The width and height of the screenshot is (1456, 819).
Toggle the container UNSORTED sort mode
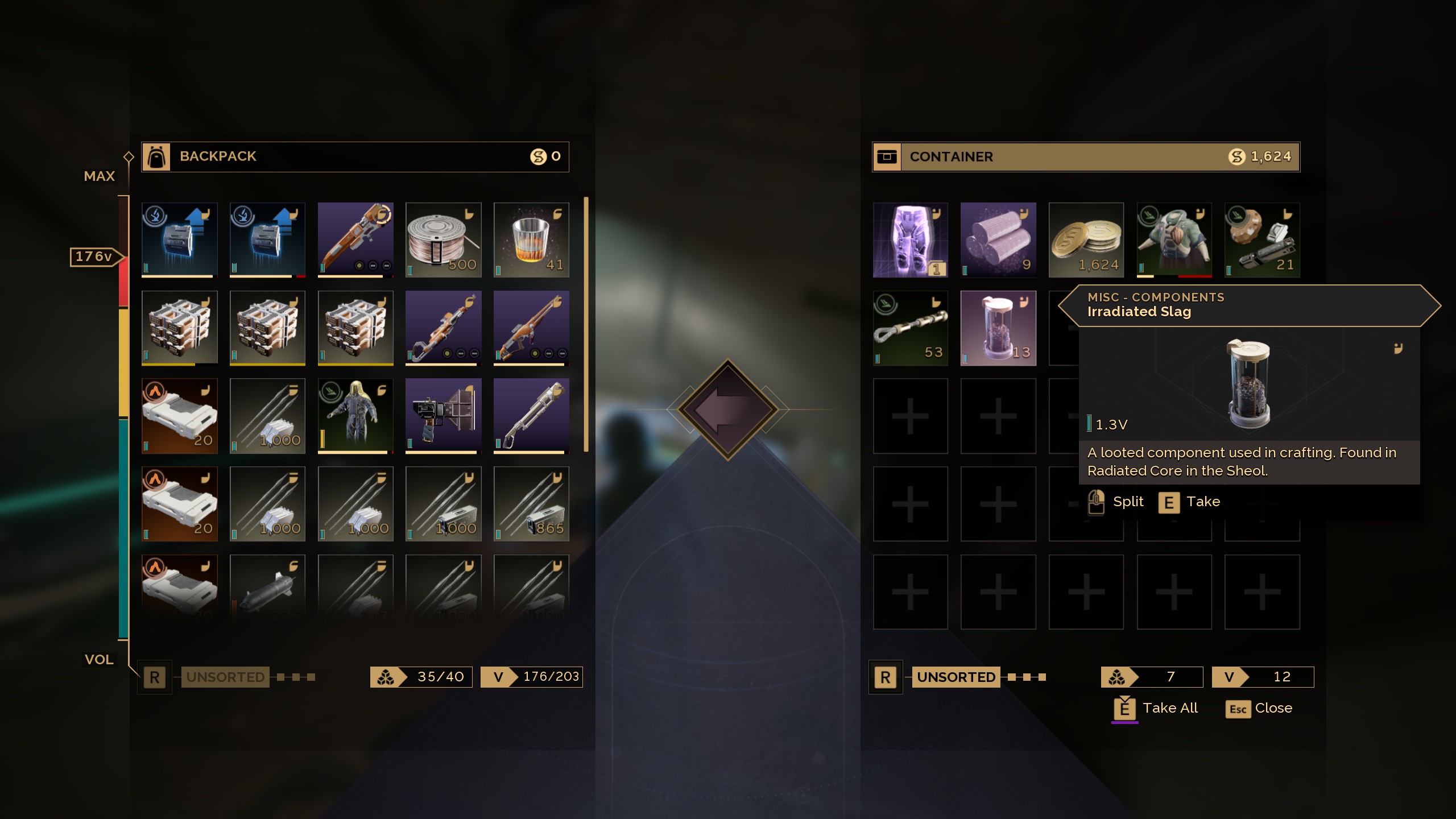(x=956, y=677)
